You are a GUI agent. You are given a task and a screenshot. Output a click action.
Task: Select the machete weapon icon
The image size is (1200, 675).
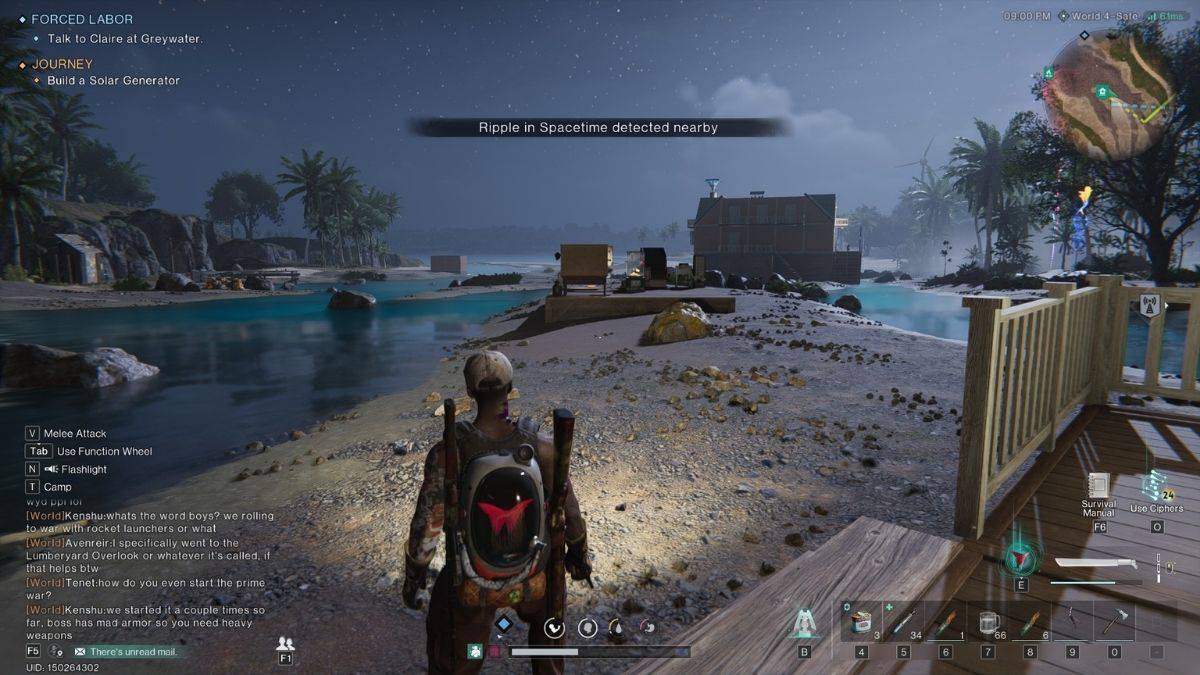(1095, 563)
